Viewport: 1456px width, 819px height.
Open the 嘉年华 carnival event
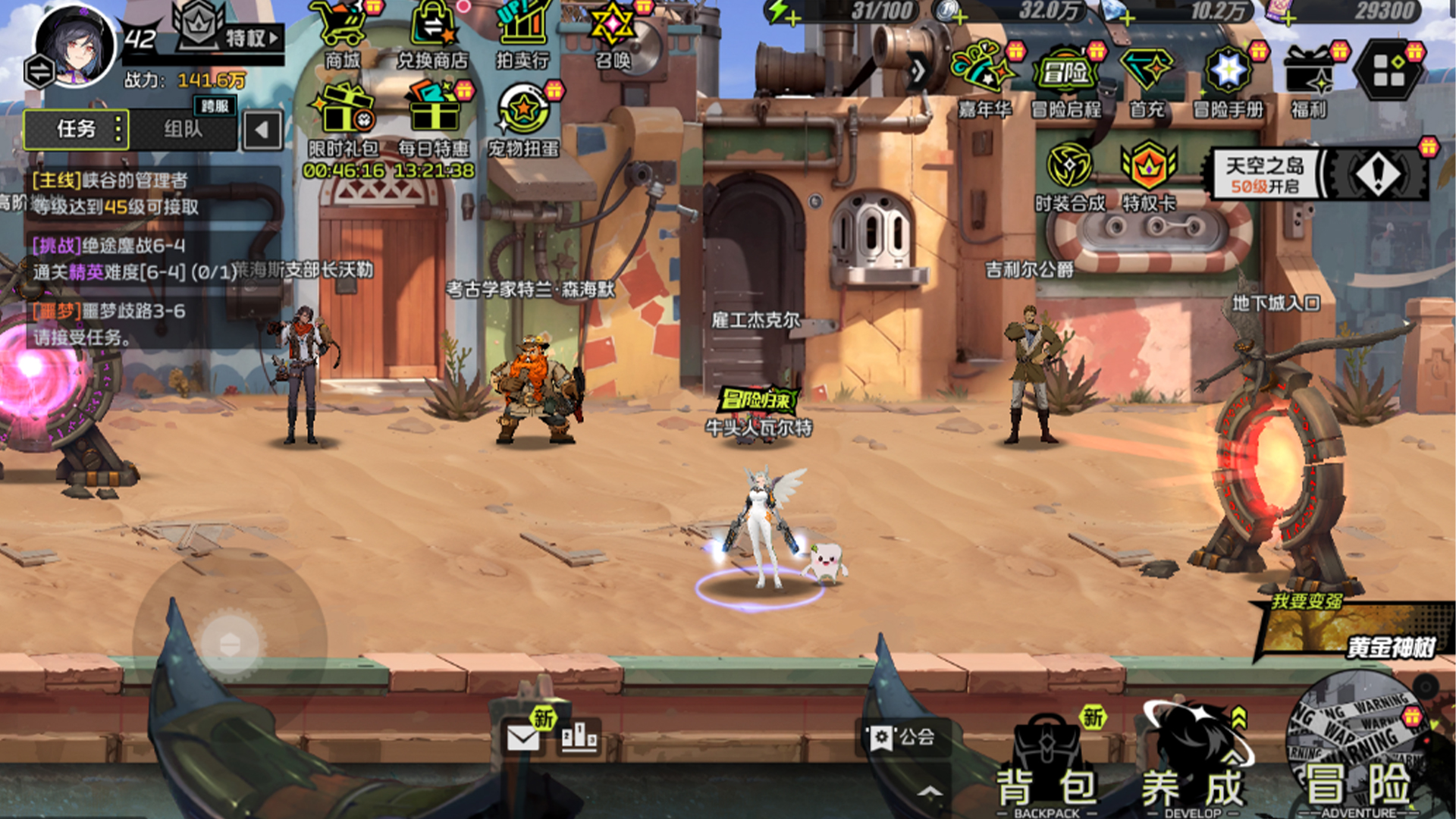[x=984, y=80]
